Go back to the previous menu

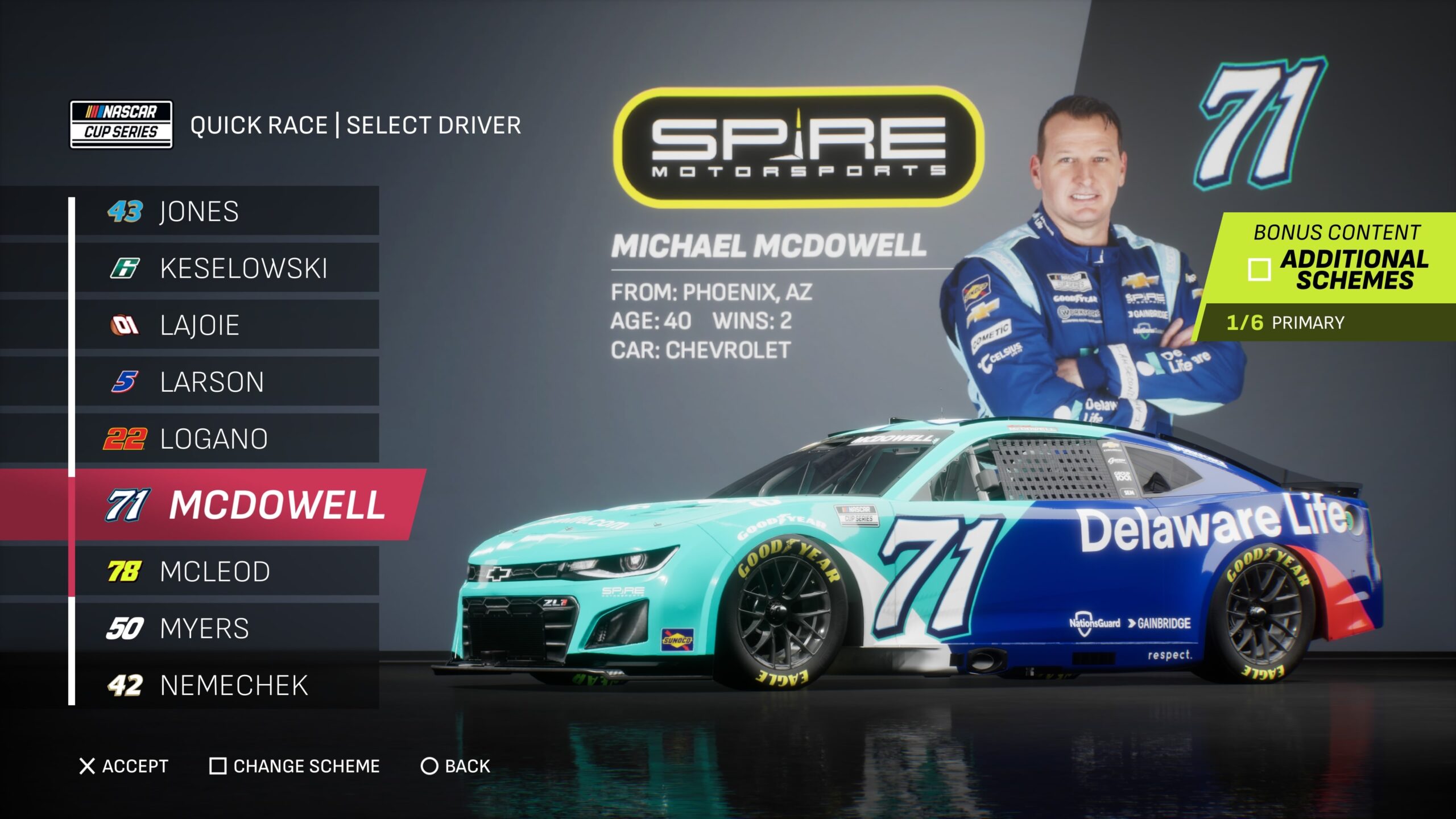click(455, 766)
